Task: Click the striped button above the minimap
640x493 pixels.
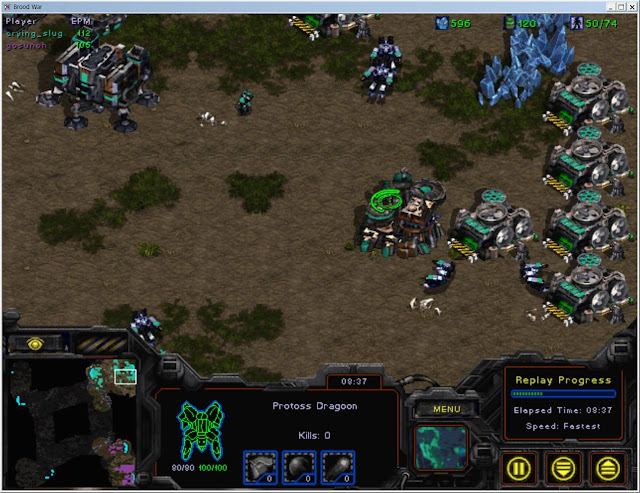Action: 102,343
